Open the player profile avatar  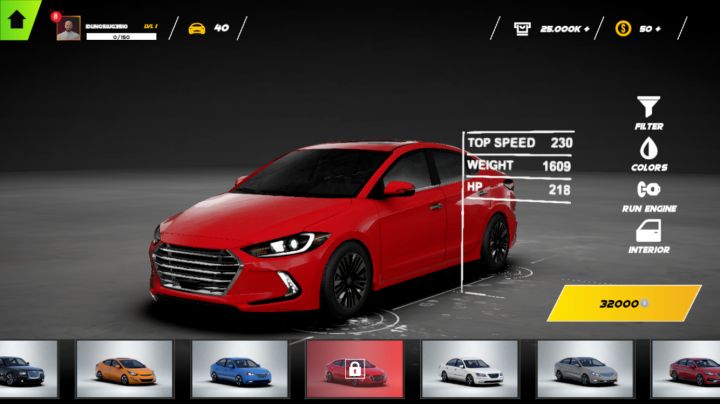tap(68, 28)
